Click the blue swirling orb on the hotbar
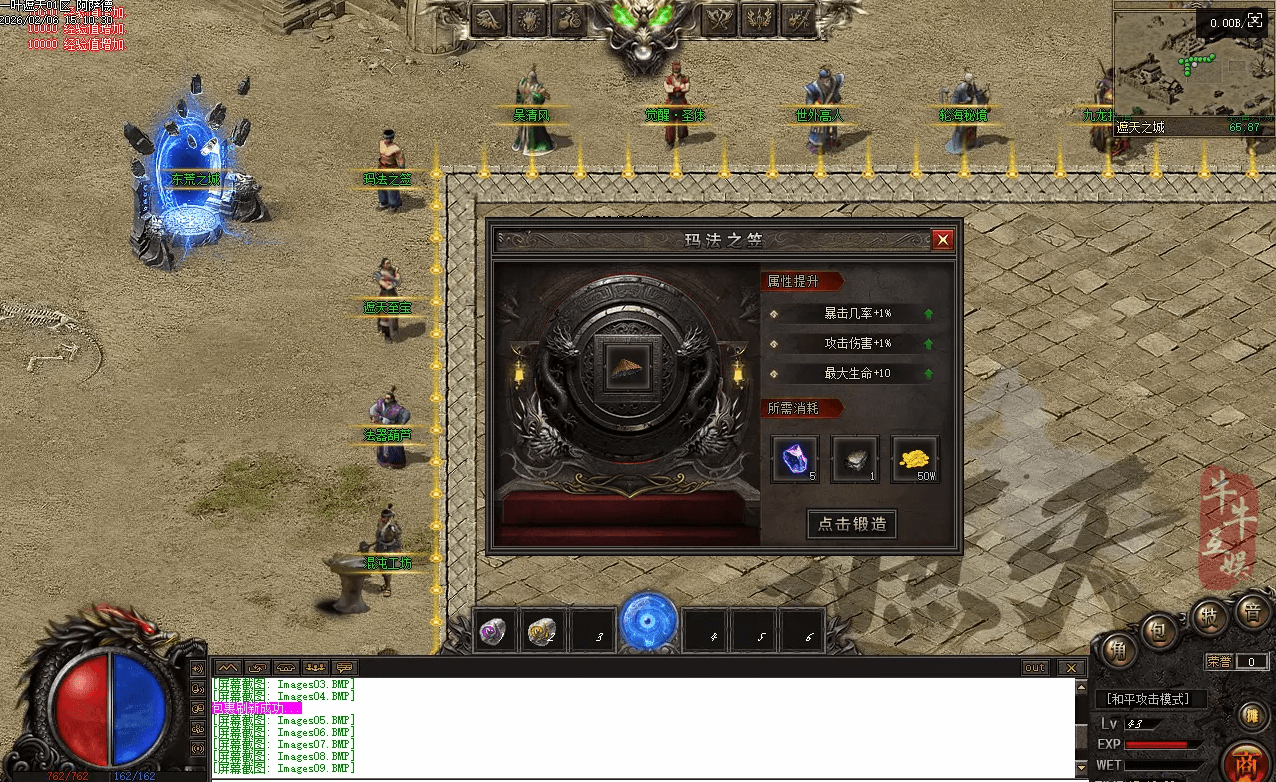Image resolution: width=1276 pixels, height=782 pixels. (647, 623)
